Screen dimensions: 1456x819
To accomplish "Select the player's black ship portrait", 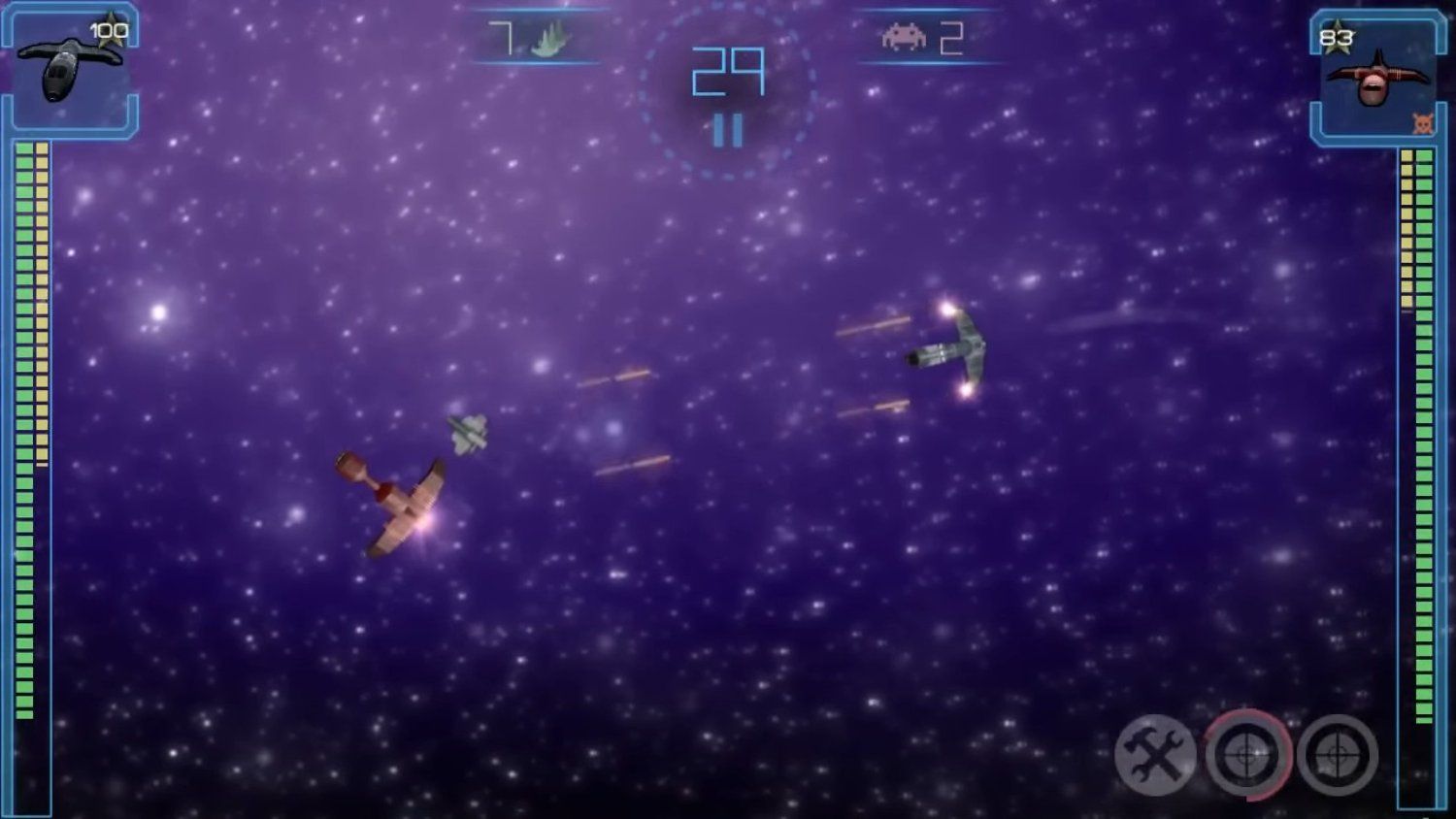I will 71,71.
